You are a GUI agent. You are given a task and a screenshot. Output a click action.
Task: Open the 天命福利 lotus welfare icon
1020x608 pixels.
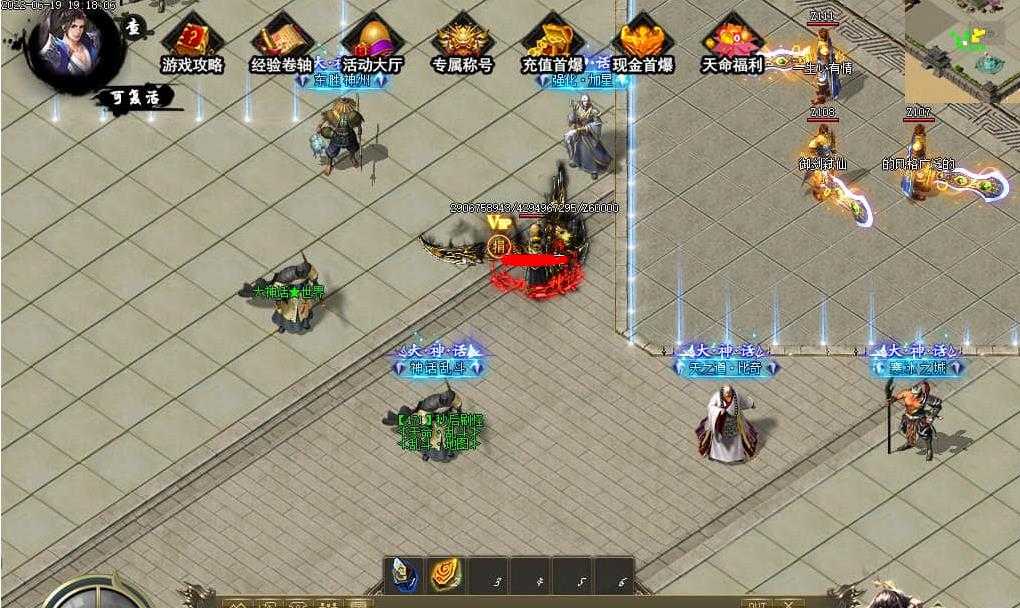732,42
